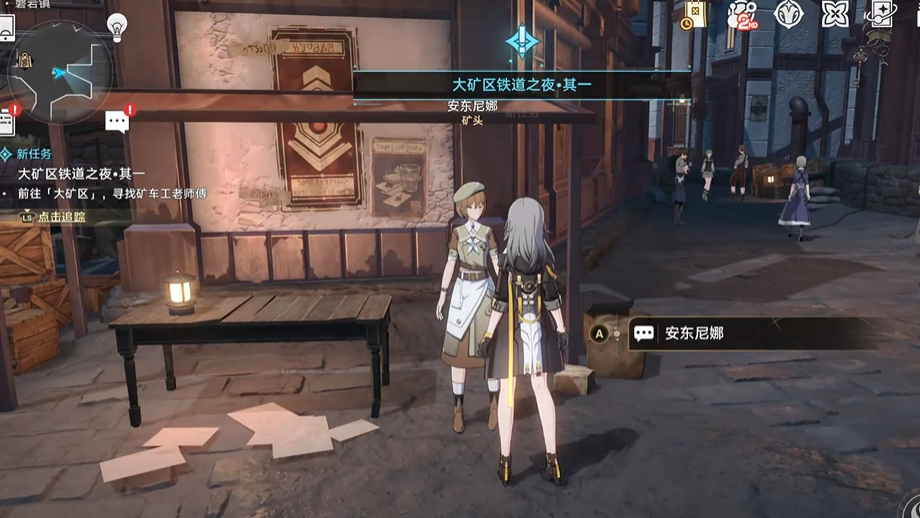The height and width of the screenshot is (518, 920).
Task: Open the ram-head emblem icon
Action: 789,14
